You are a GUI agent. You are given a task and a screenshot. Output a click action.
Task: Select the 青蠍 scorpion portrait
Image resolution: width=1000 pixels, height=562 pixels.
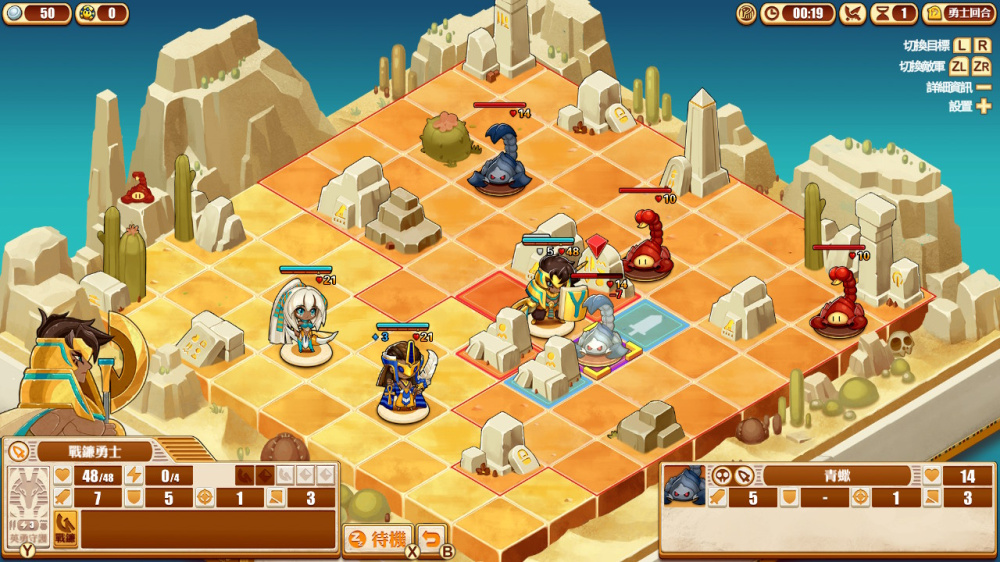684,485
